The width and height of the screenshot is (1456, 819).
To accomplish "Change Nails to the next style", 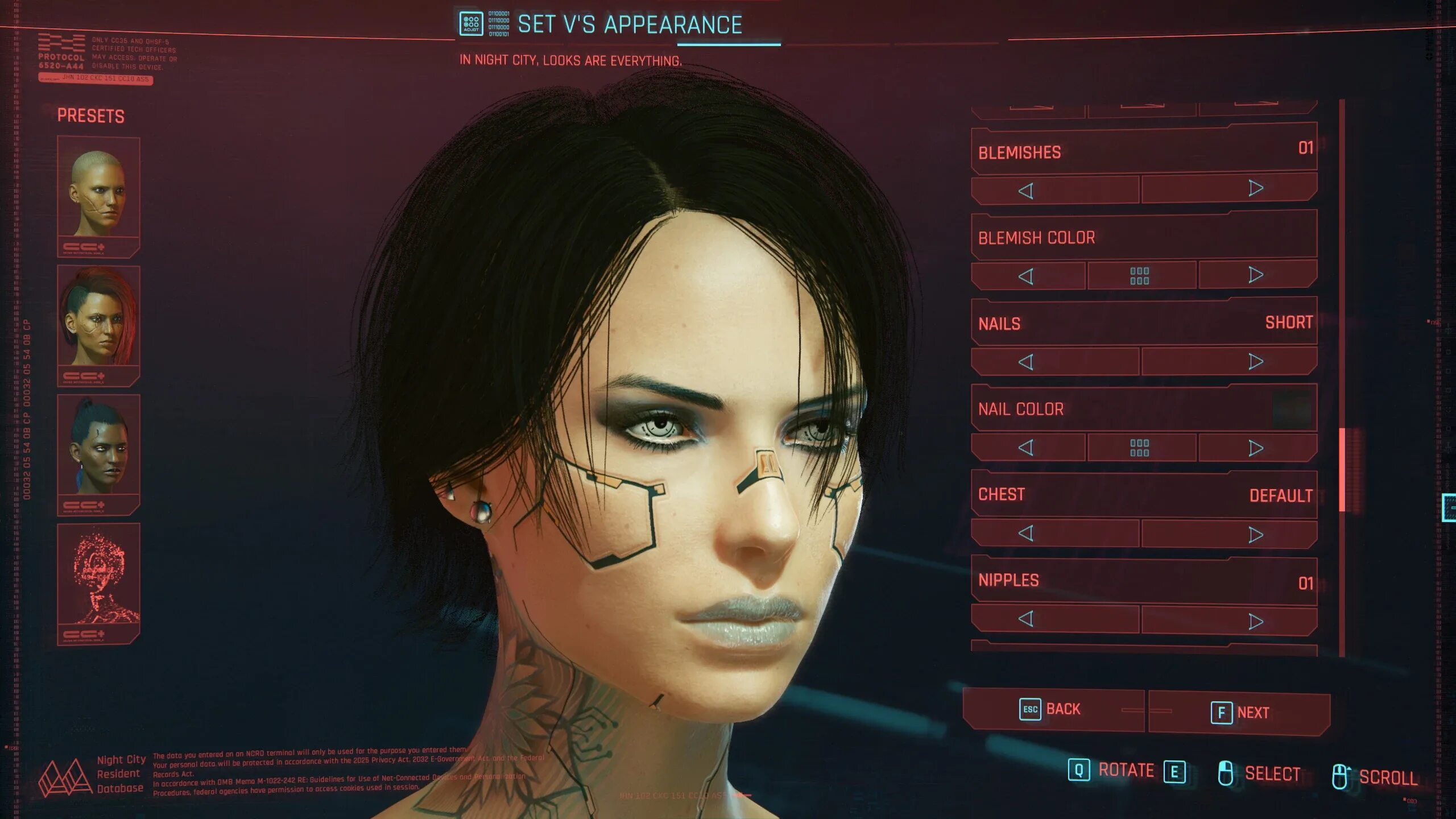I will click(1256, 361).
